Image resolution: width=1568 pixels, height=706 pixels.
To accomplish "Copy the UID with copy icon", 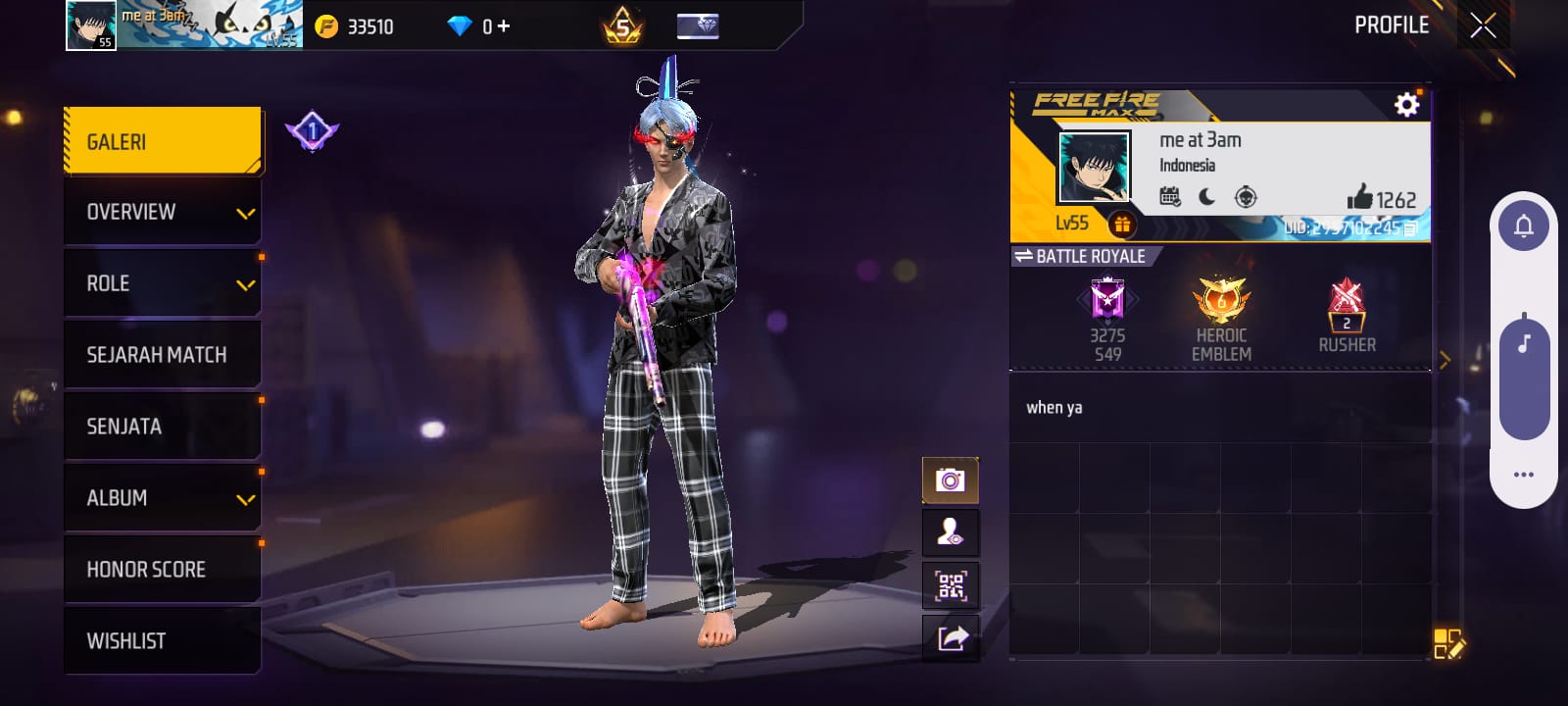I will coord(1410,228).
